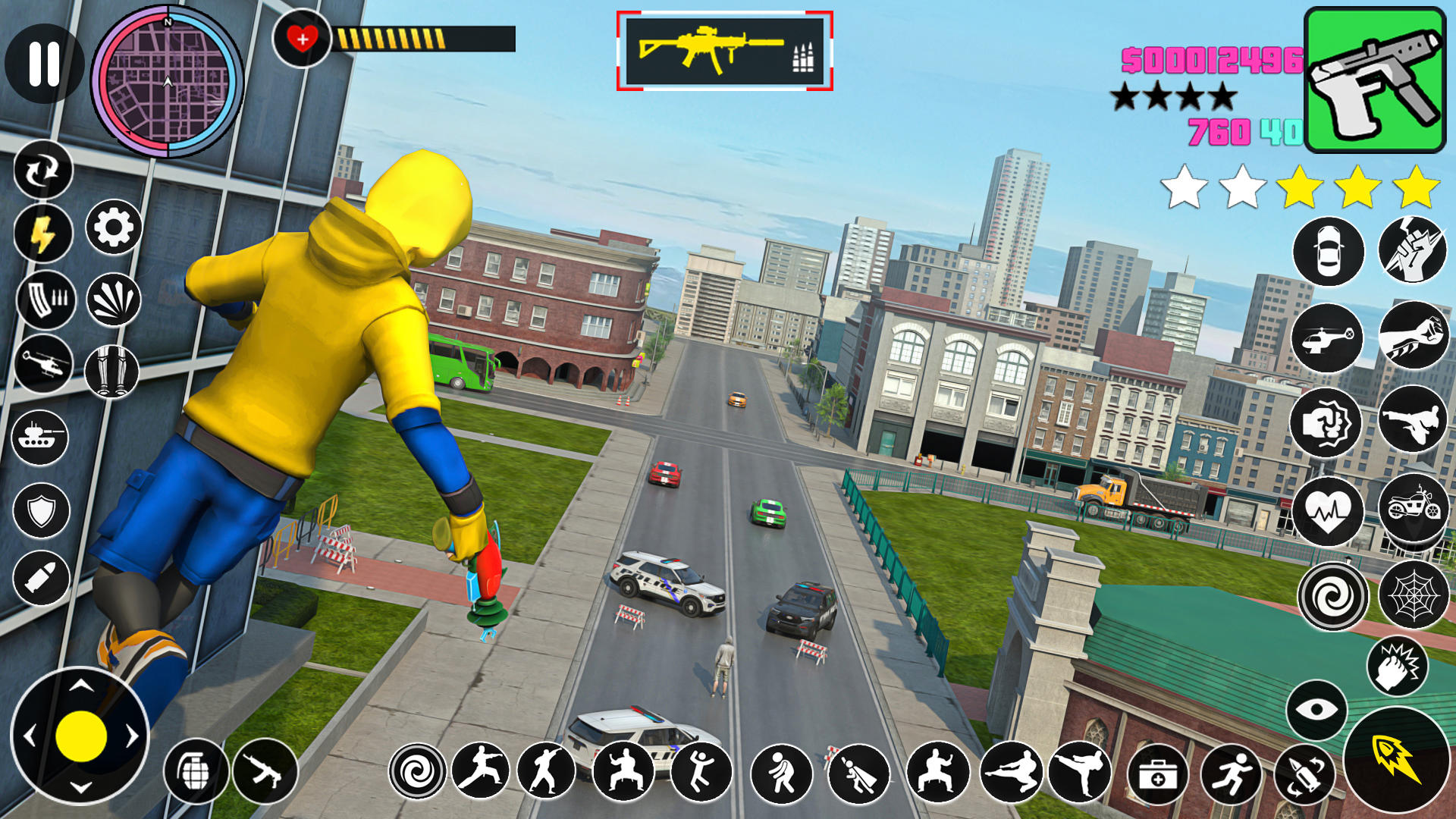The image size is (1456, 819).
Task: Pause the game
Action: [44, 63]
